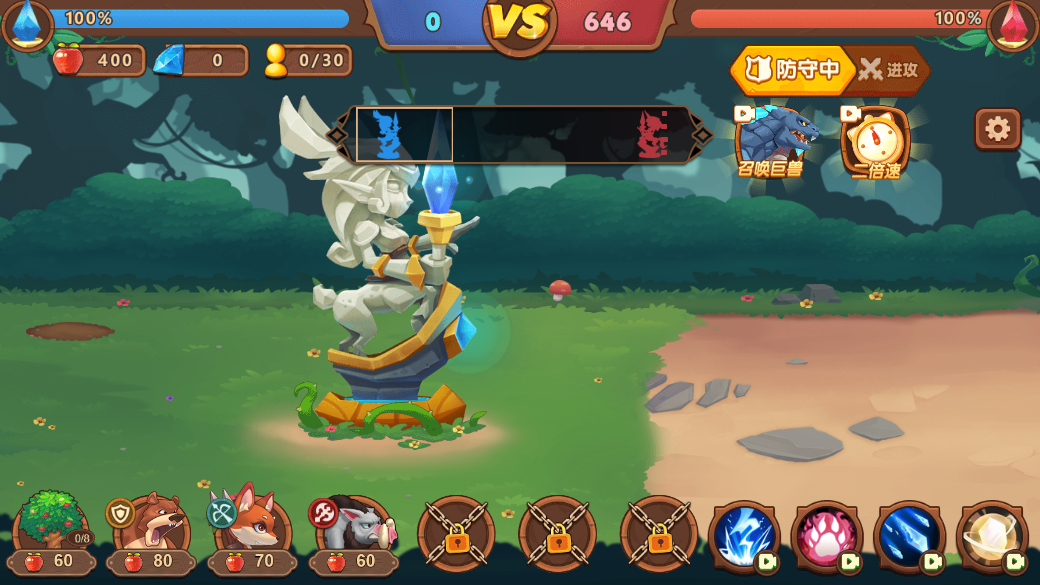Open the settings gear menu
This screenshot has width=1040, height=585.
[997, 129]
